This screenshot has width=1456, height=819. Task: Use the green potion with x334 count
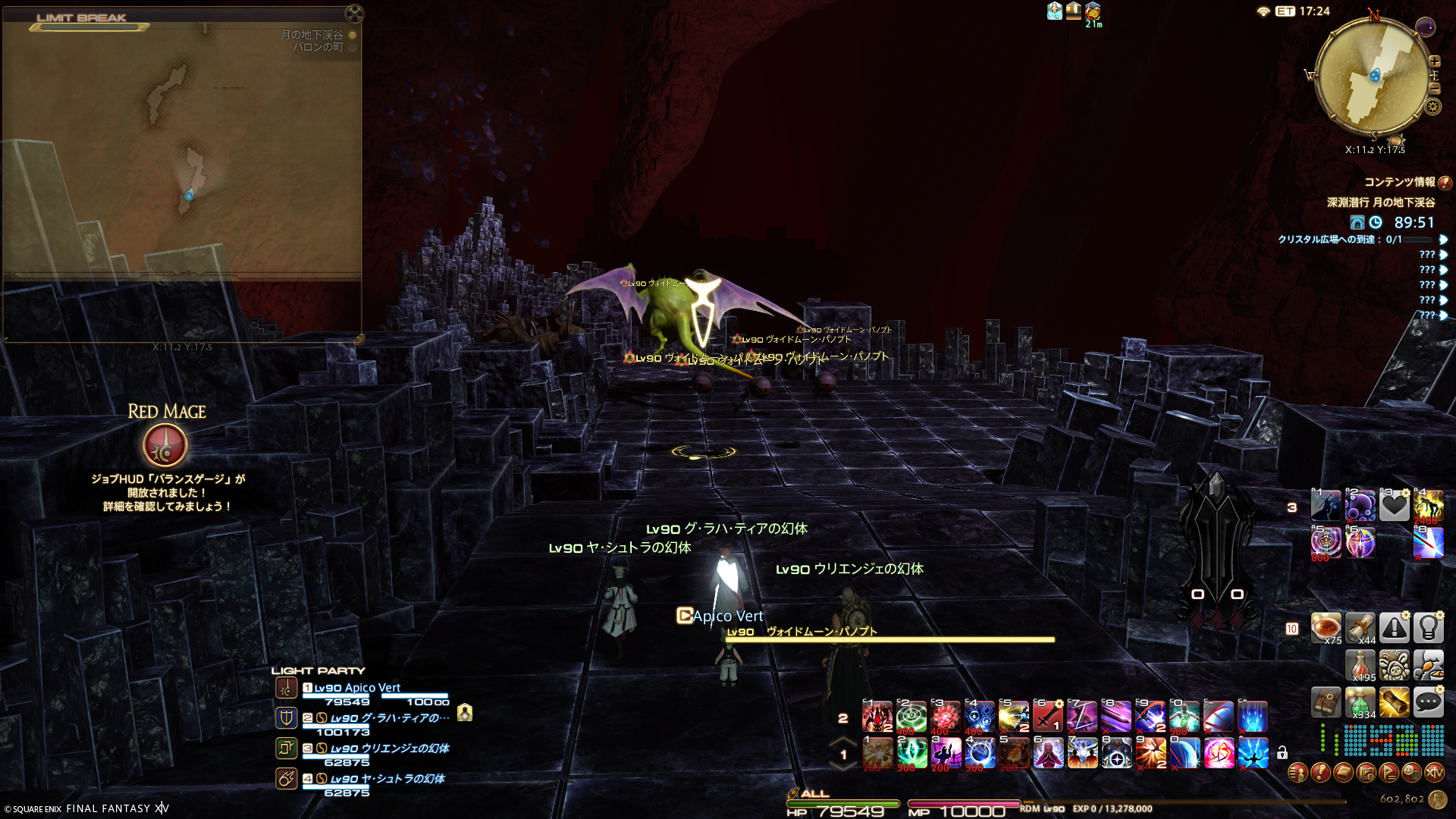pyautogui.click(x=1360, y=703)
